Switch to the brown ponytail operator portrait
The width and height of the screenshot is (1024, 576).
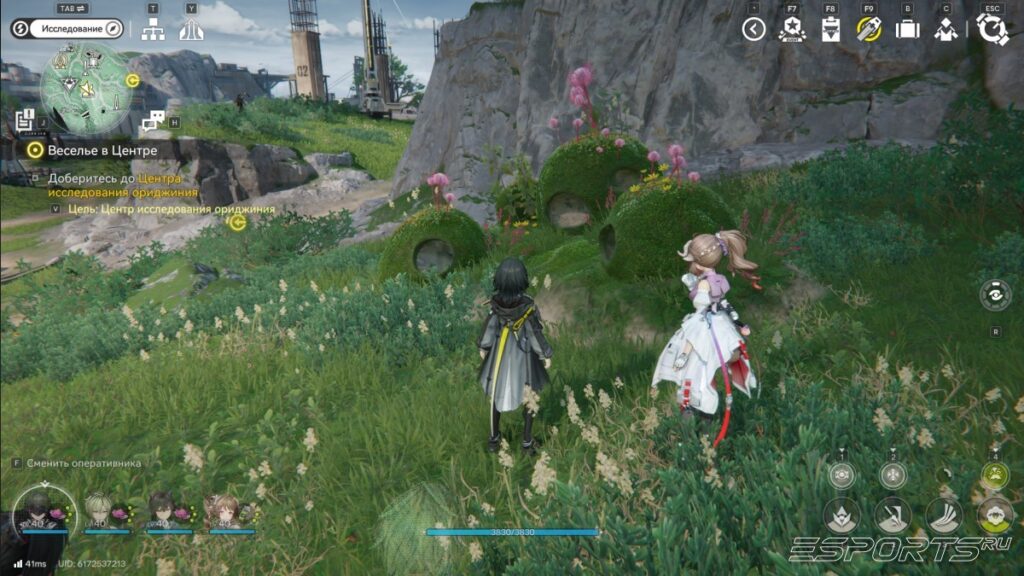tap(226, 510)
